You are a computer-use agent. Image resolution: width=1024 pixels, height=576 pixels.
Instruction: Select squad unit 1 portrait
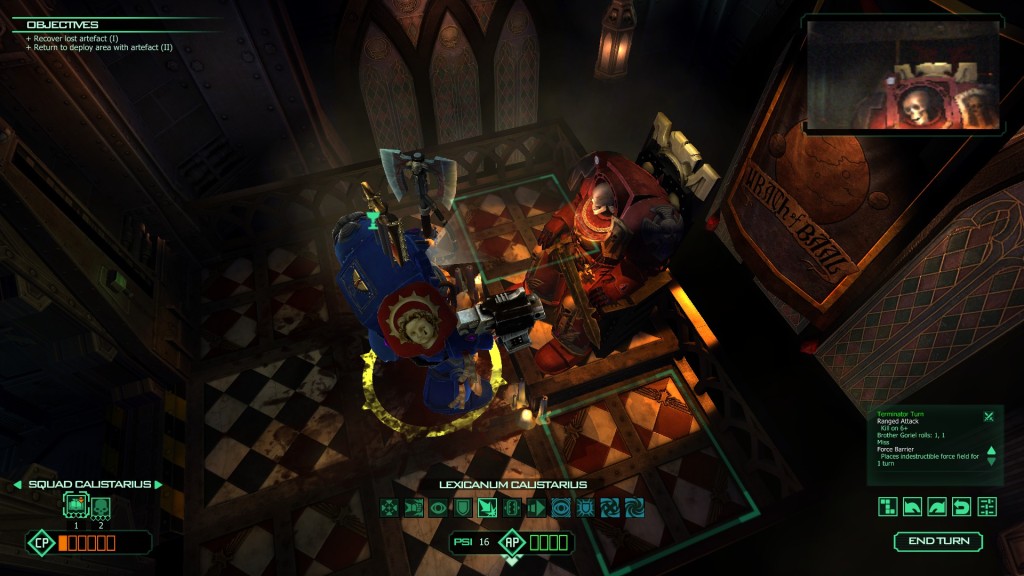(x=75, y=505)
